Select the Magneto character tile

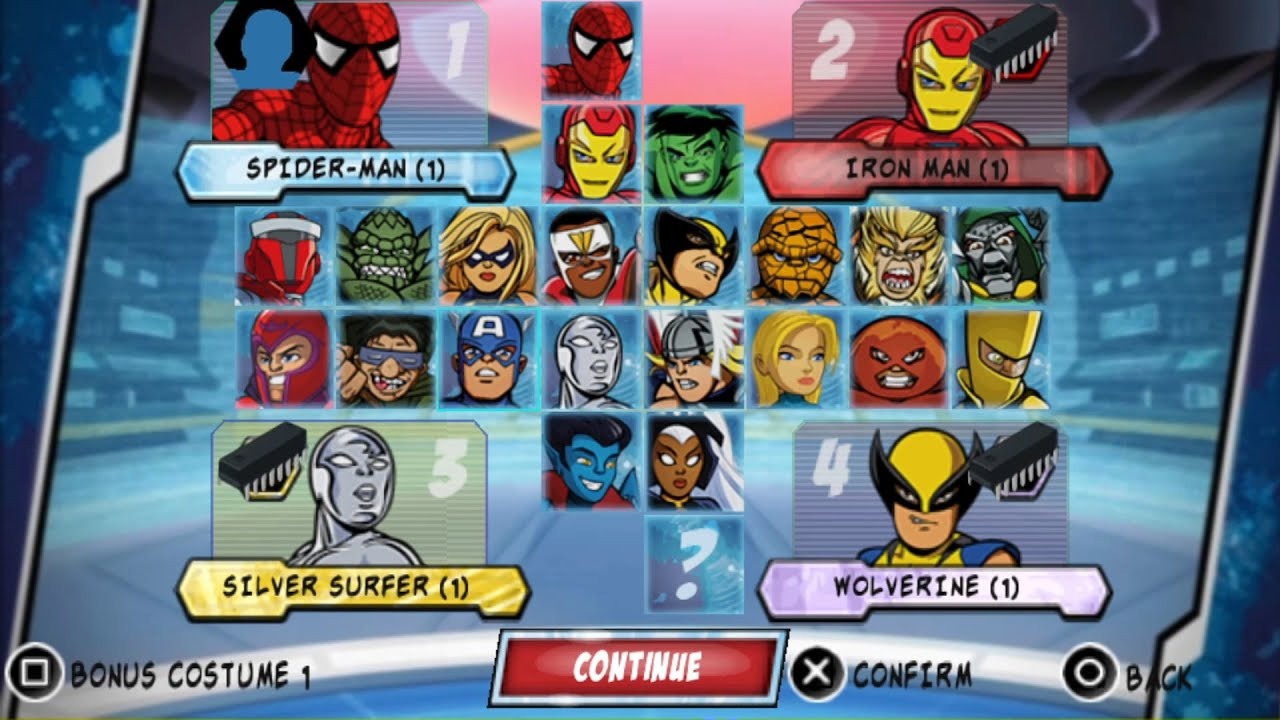[283, 359]
